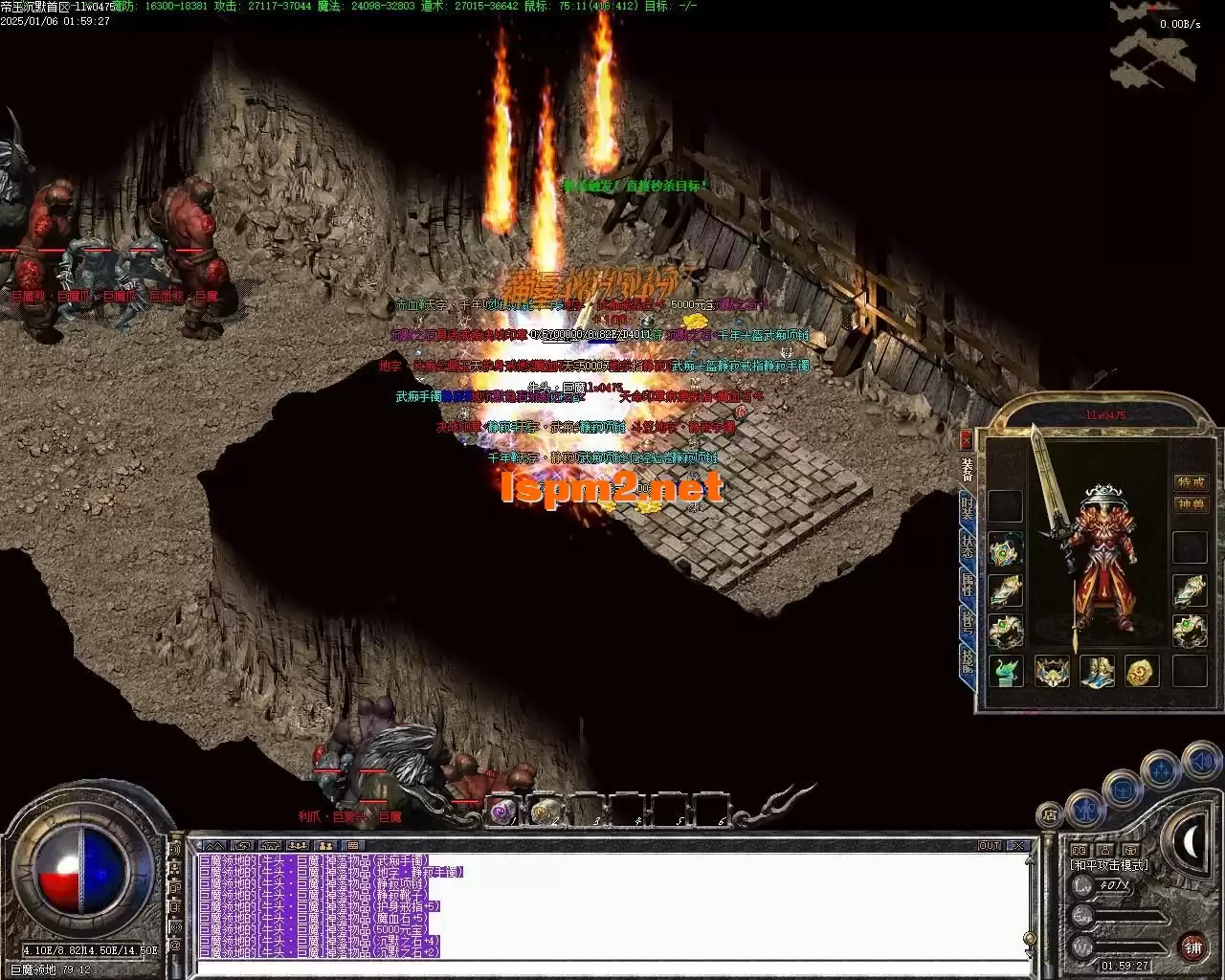Use the golden orb in the hotbar

click(x=544, y=812)
